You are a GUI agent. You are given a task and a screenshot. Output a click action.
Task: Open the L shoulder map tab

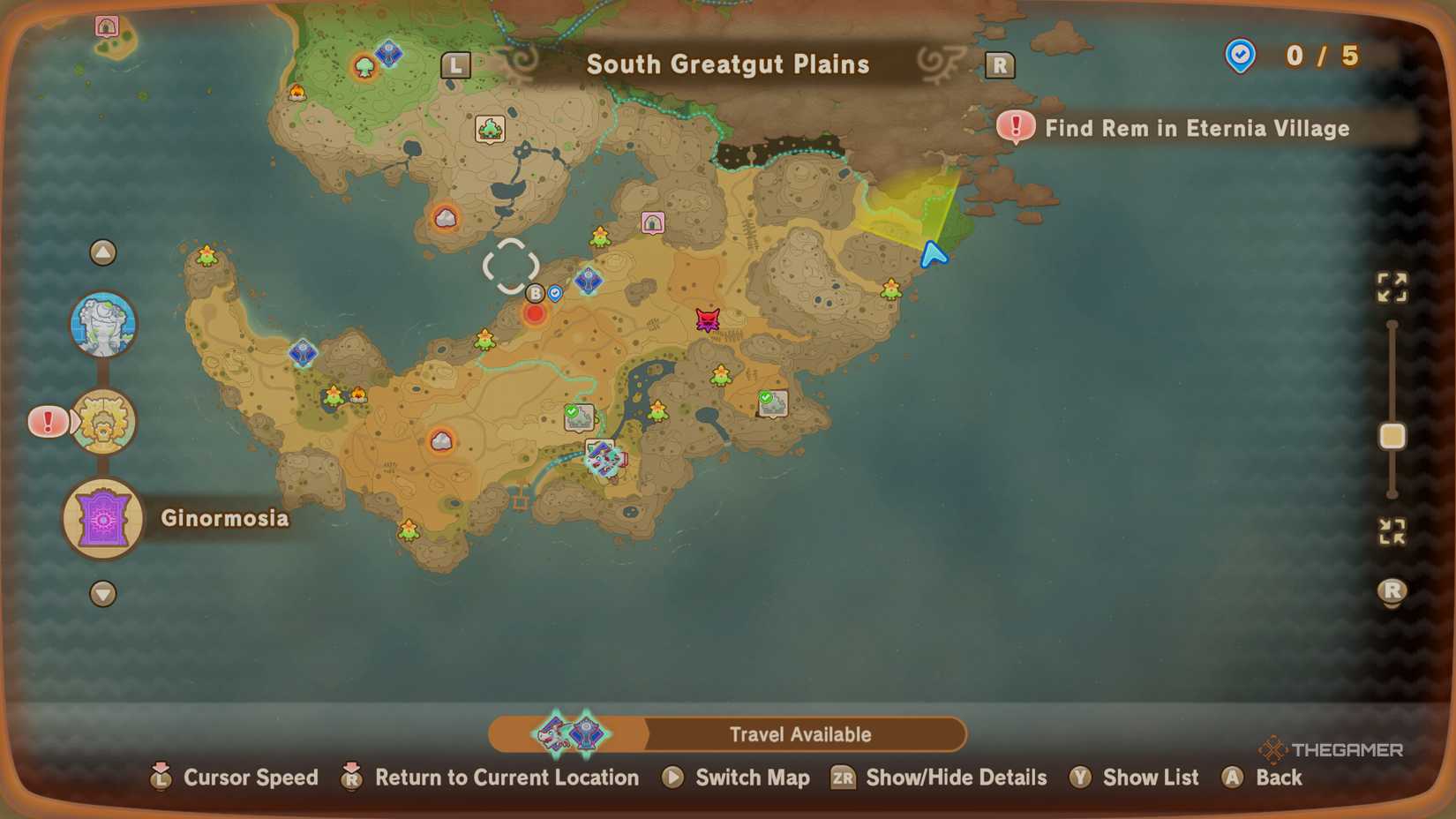point(455,64)
